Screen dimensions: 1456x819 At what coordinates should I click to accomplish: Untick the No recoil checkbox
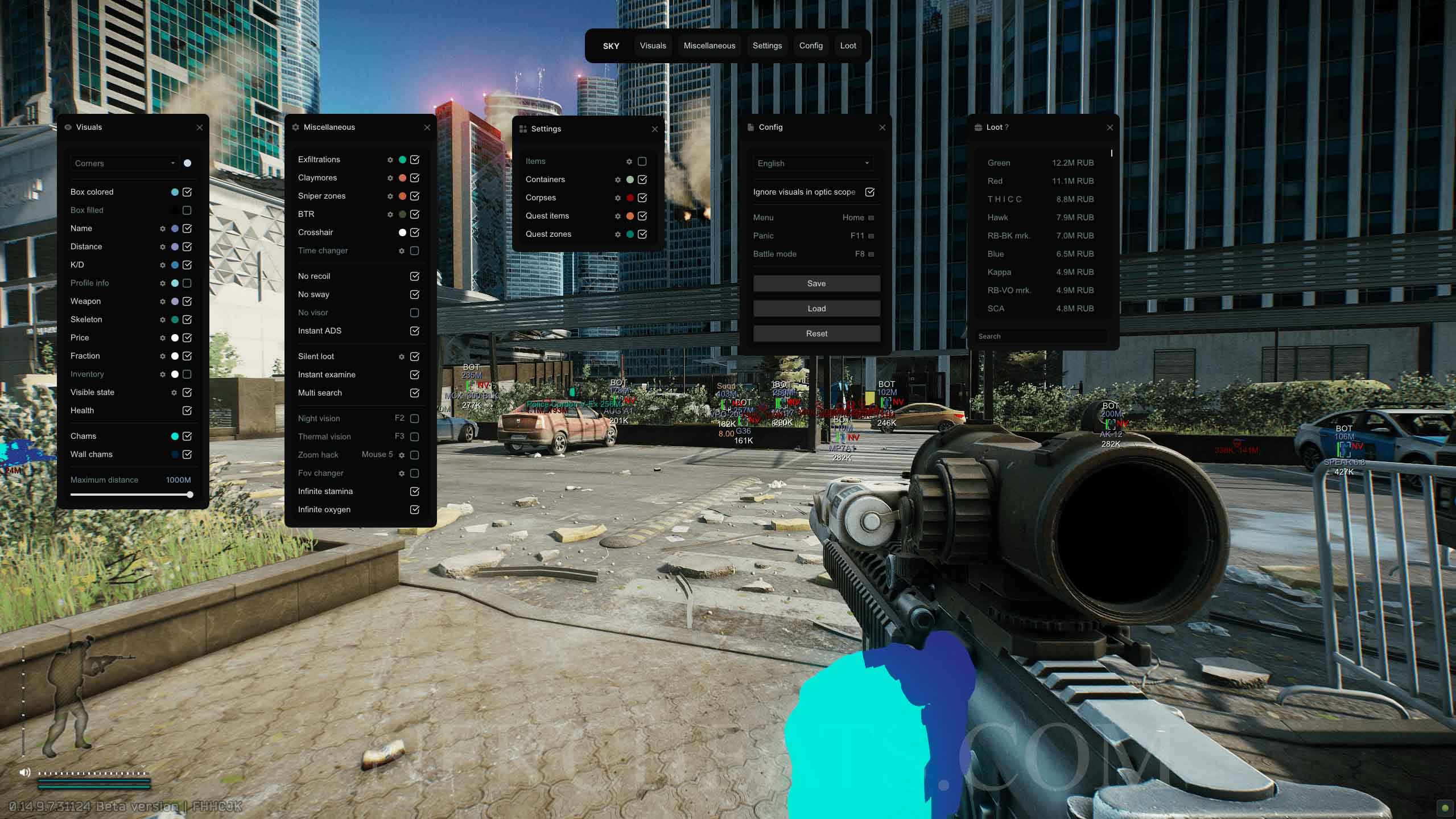[414, 276]
